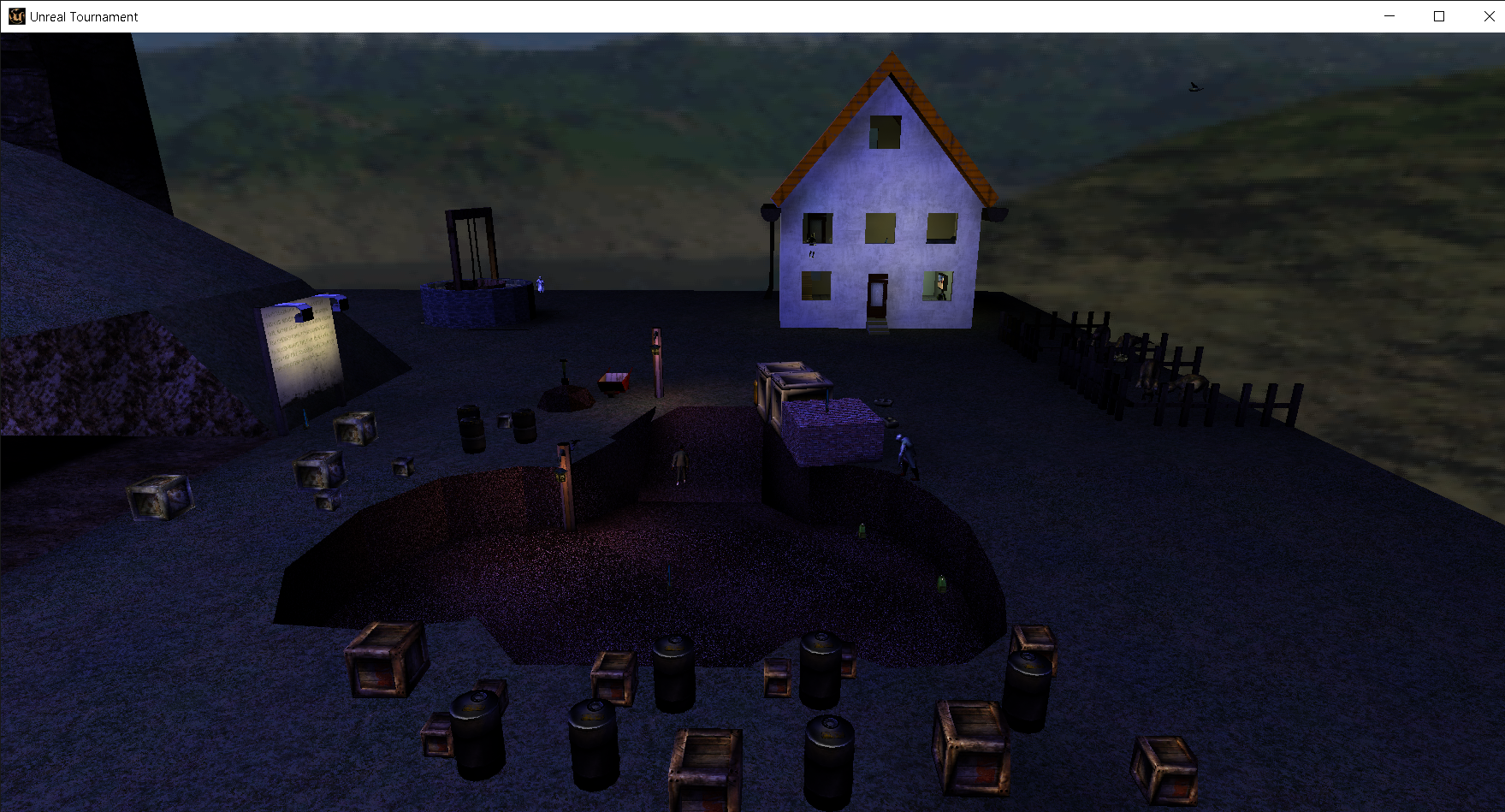1505x812 pixels.
Task: Click the character beside the brick structure
Action: (x=904, y=453)
